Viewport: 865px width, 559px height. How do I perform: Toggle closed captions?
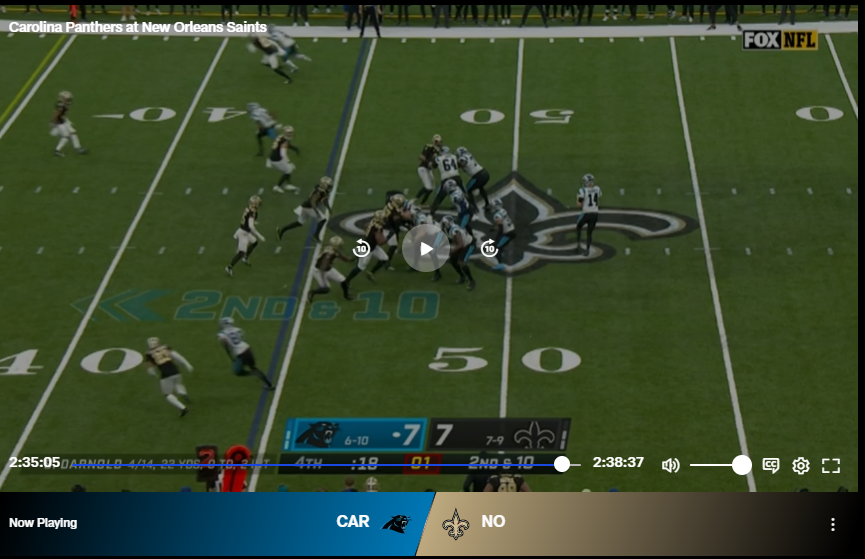[771, 465]
